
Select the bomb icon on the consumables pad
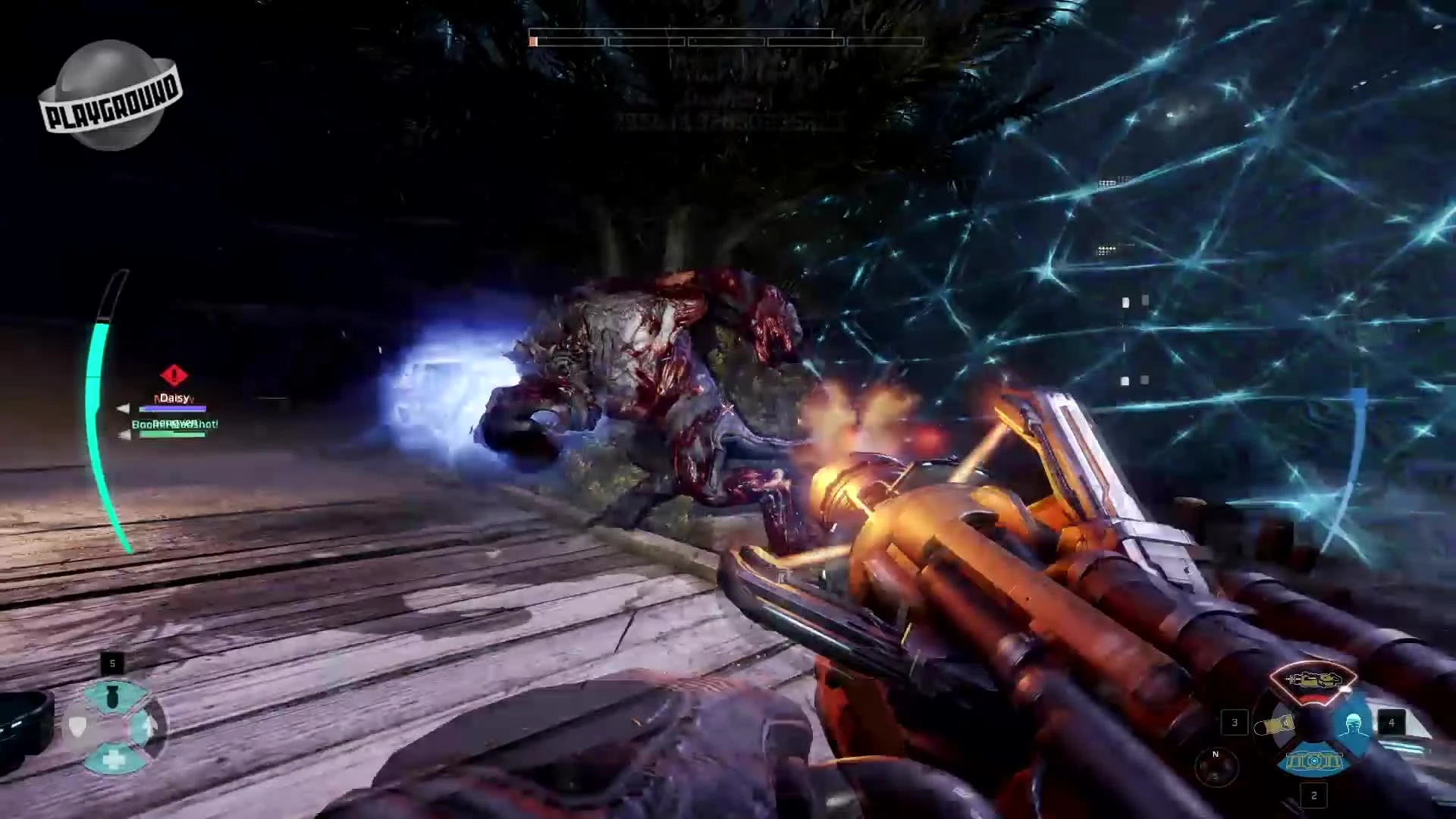coord(113,695)
